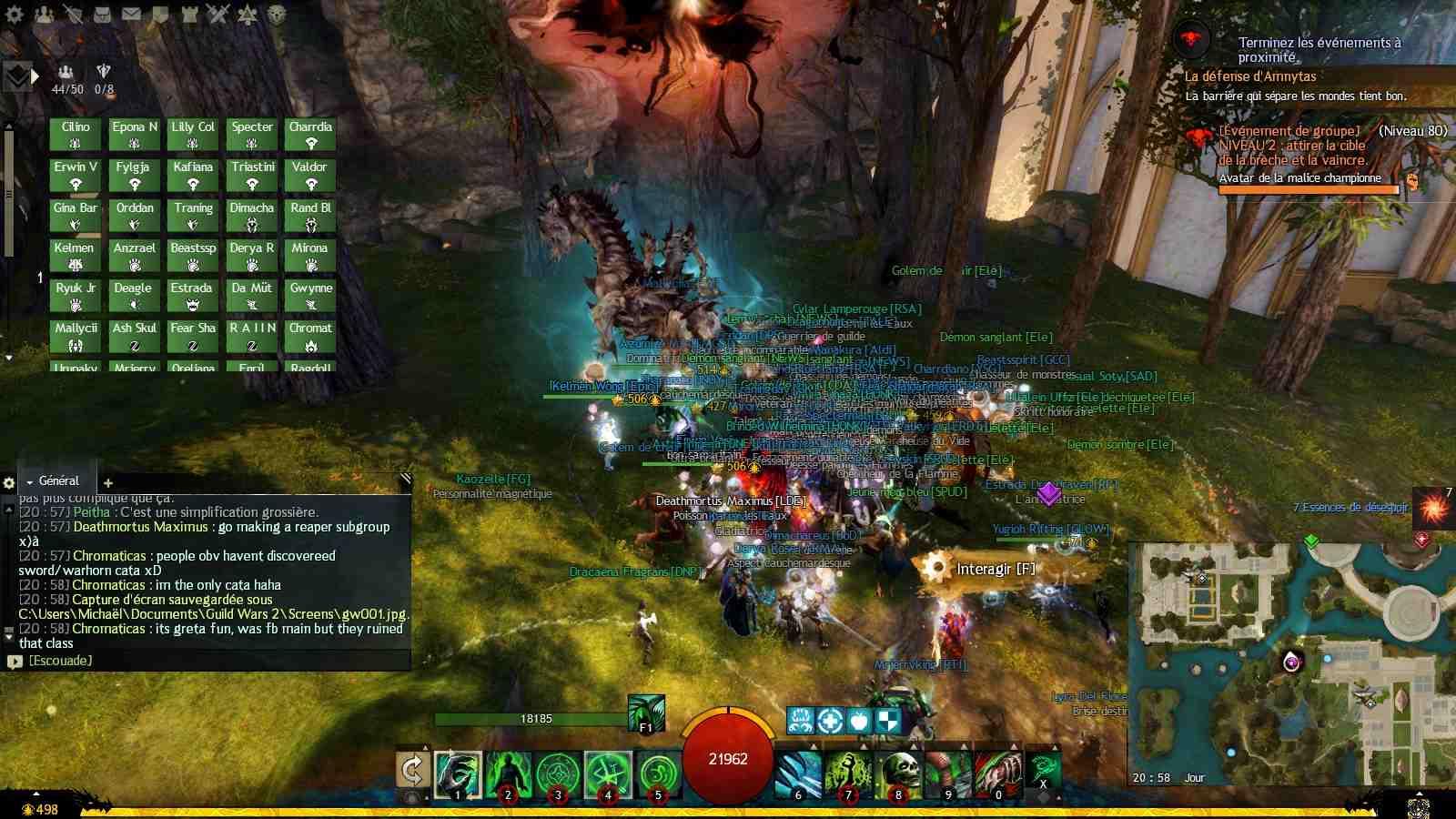The height and width of the screenshot is (819, 1456).
Task: Open the options gear icon in the top-left toolbar
Action: coord(13,13)
